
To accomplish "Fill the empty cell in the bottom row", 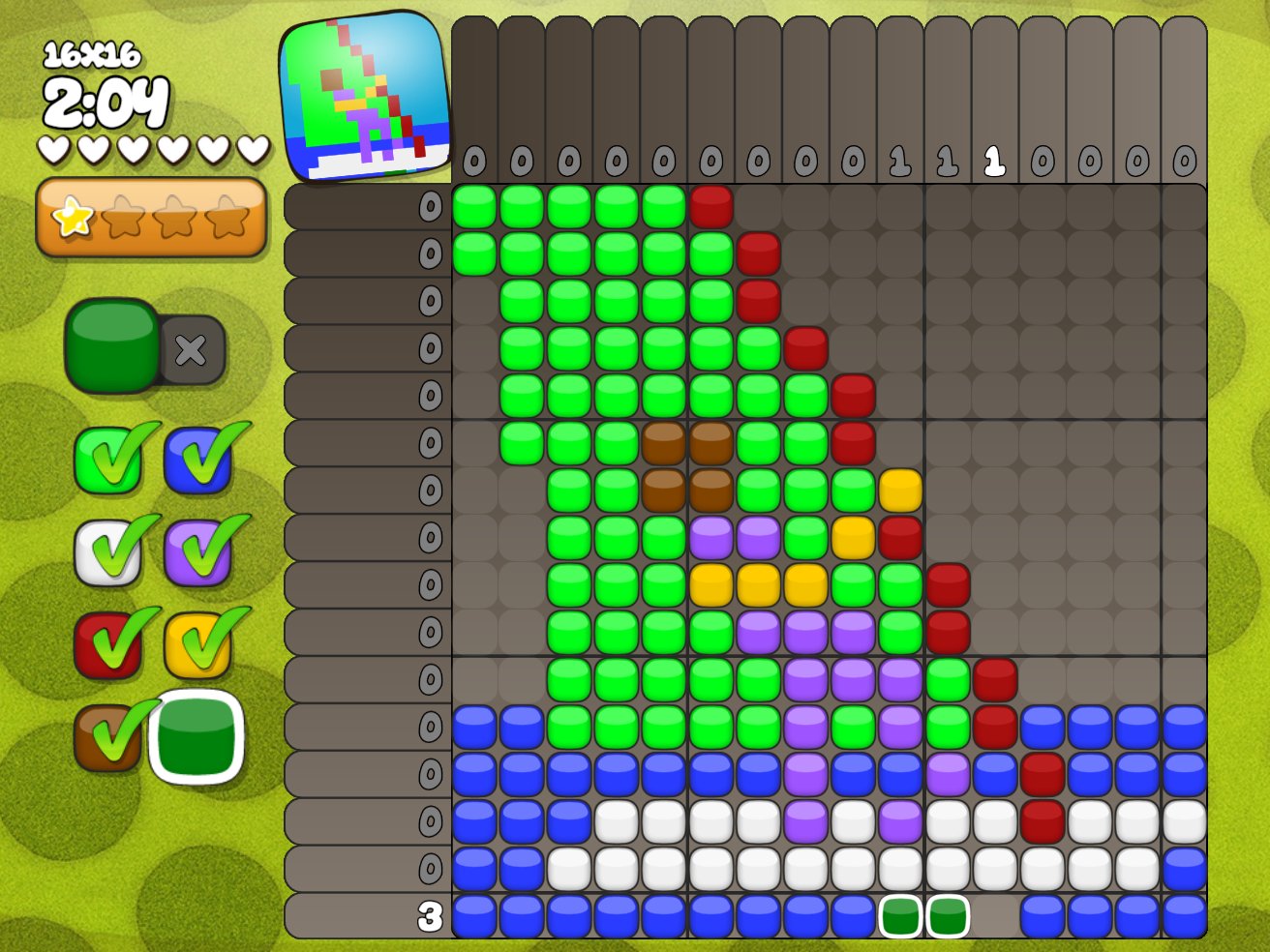I will click(x=995, y=916).
